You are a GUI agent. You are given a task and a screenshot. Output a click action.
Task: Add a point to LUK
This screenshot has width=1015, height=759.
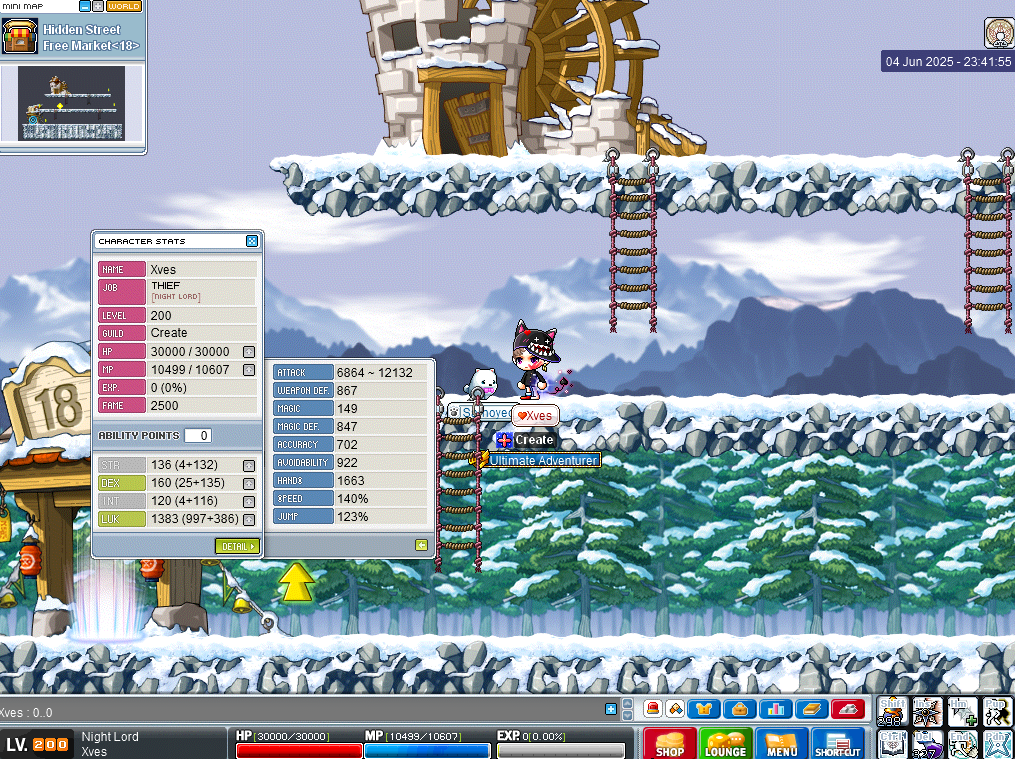click(x=249, y=519)
